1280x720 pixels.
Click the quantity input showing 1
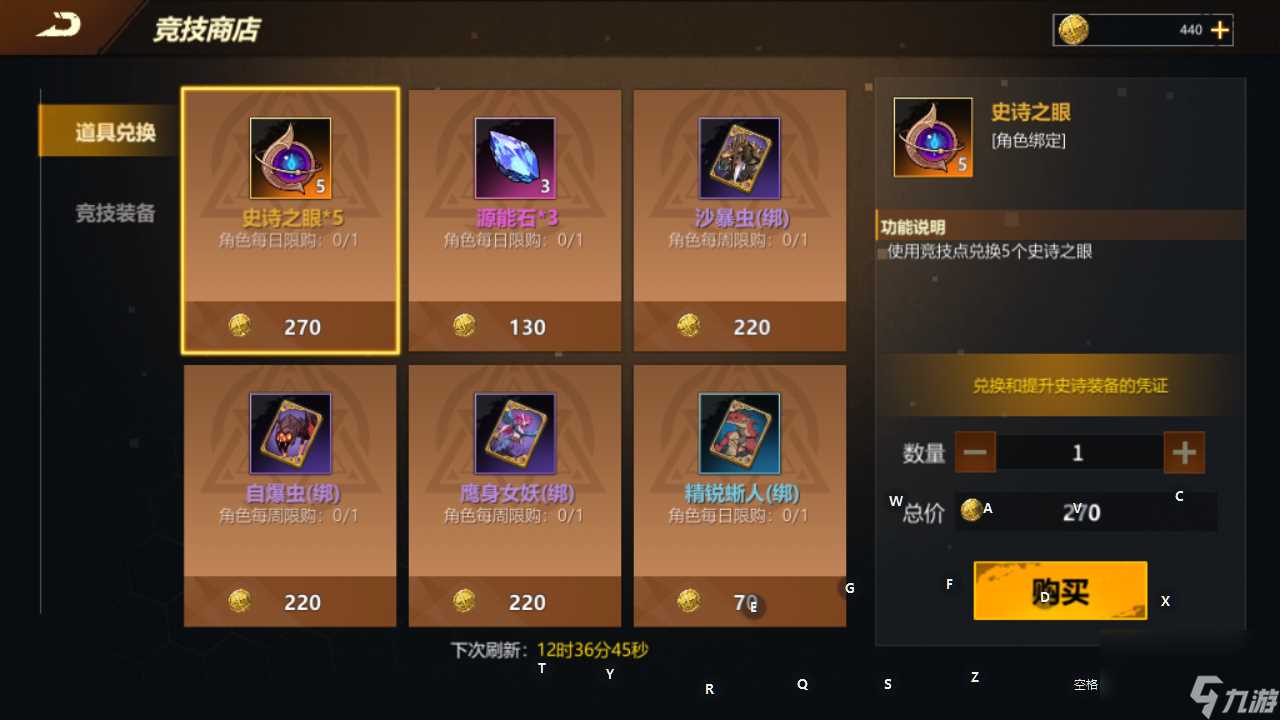tap(1078, 452)
